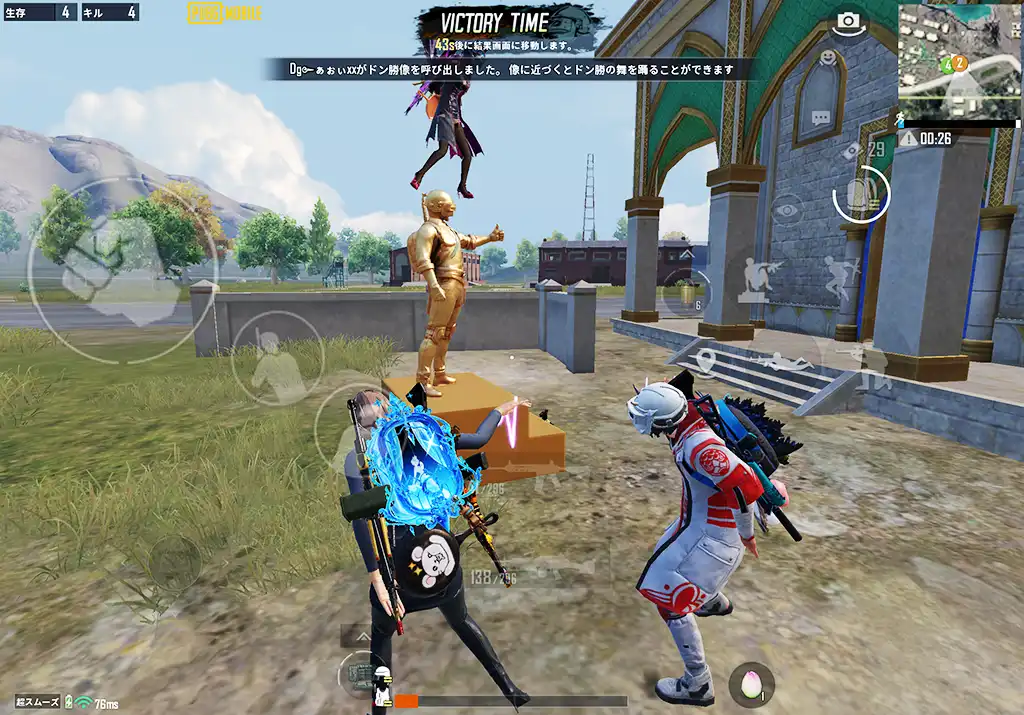
Task: Tap the camera switch icon
Action: pos(848,21)
